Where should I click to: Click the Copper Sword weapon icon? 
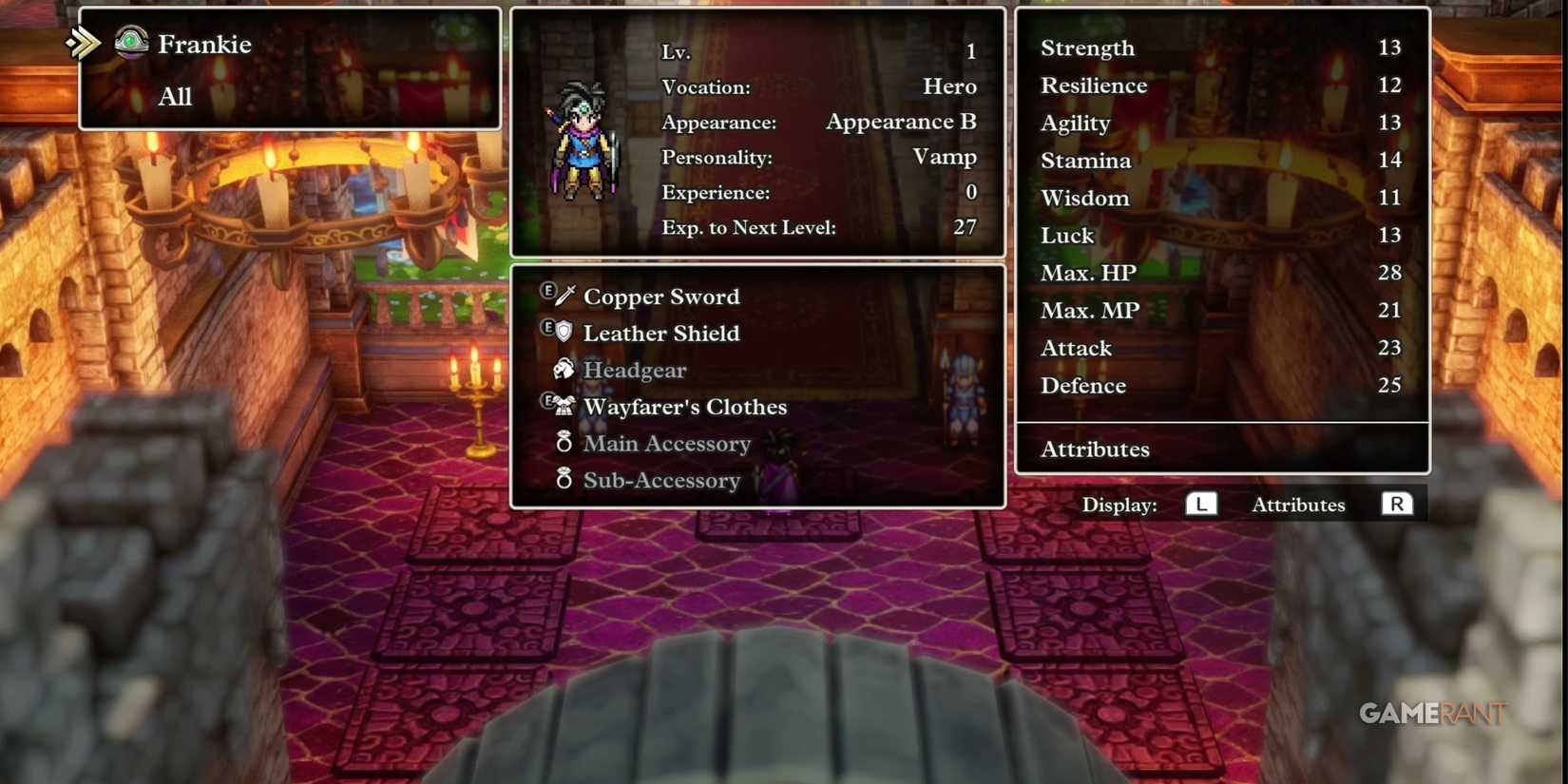(567, 295)
